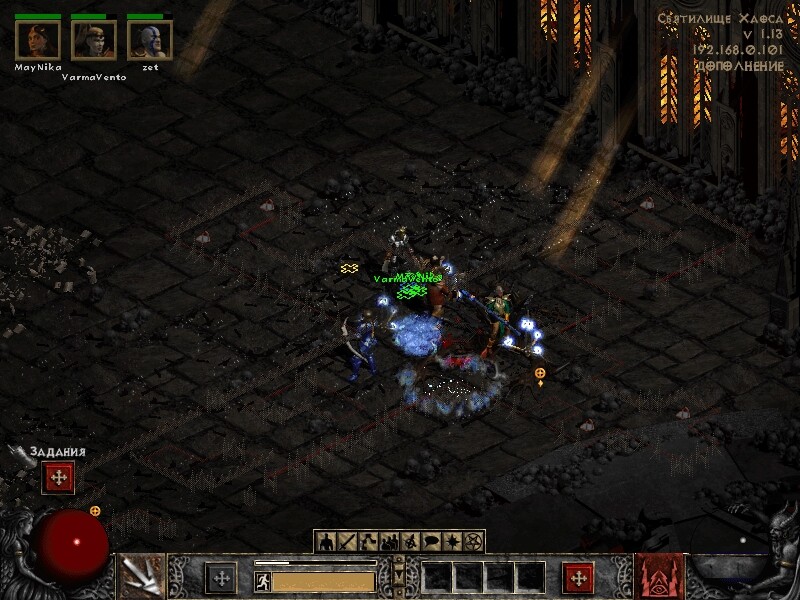This screenshot has height=600, width=800.
Task: Click the red skill points cross button
Action: [x=578, y=578]
